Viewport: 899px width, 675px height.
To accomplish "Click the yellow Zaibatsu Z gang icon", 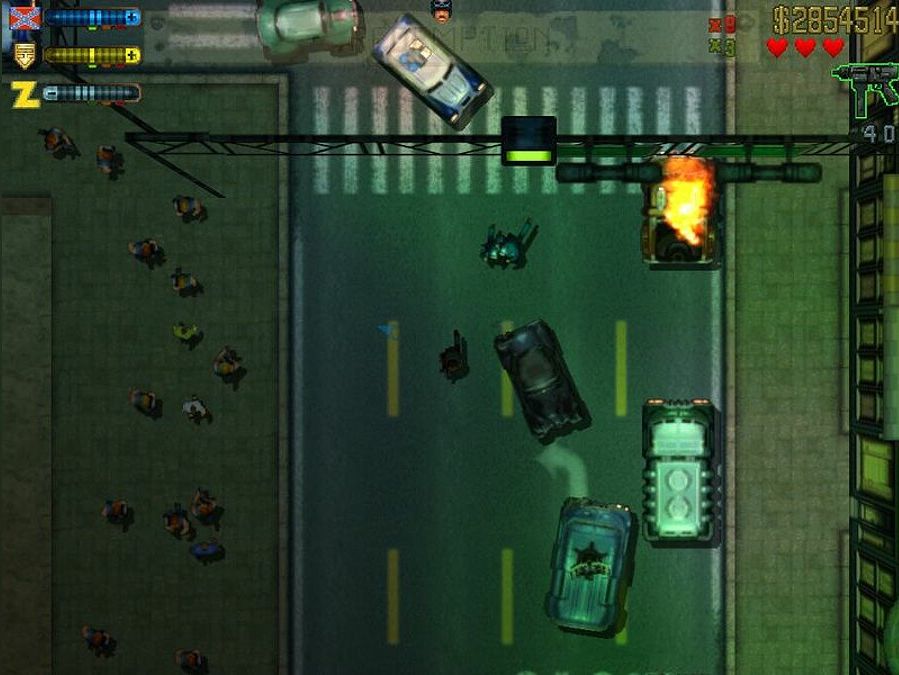I will (24, 94).
